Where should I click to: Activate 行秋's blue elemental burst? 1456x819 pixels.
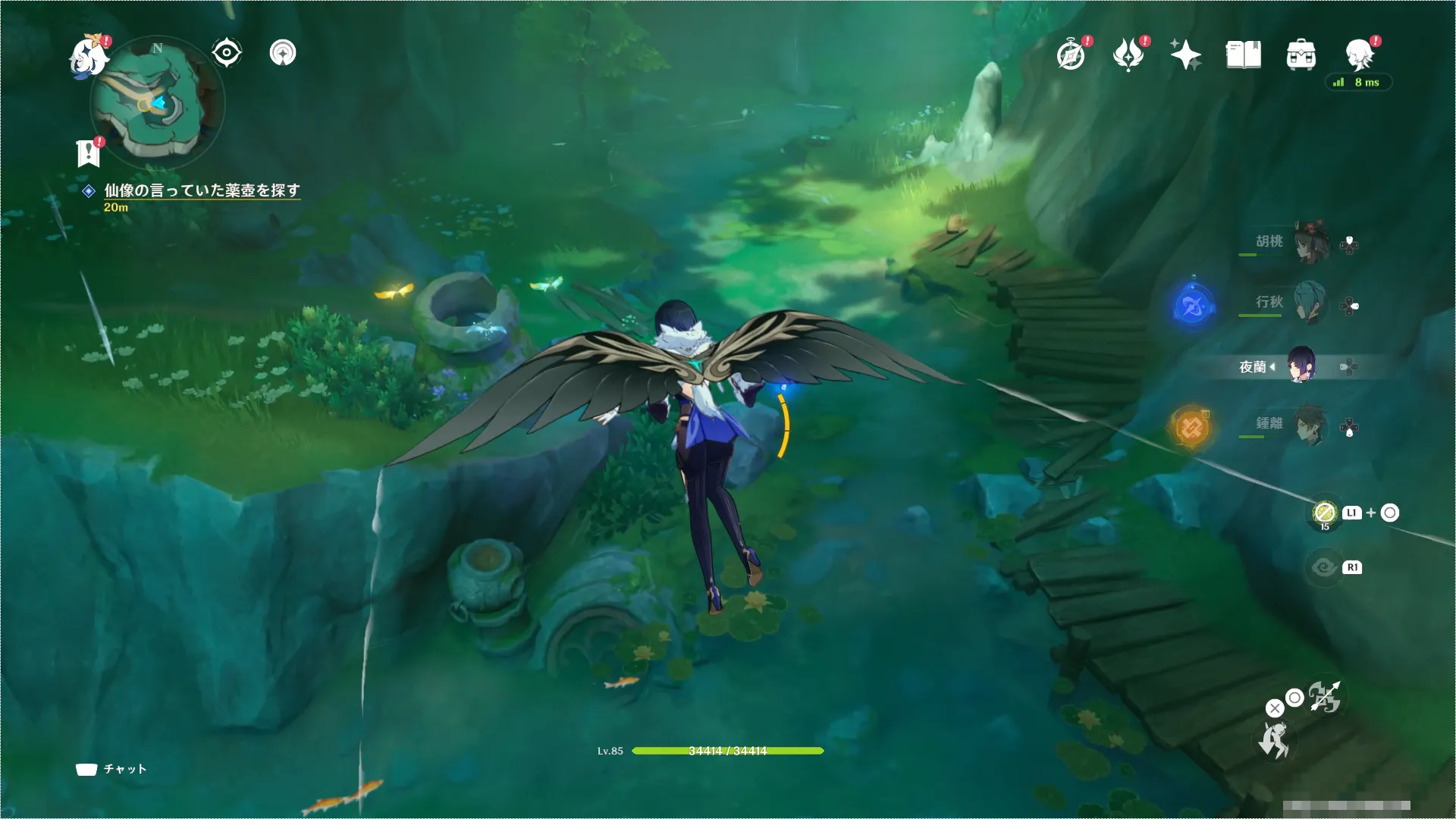(1191, 306)
